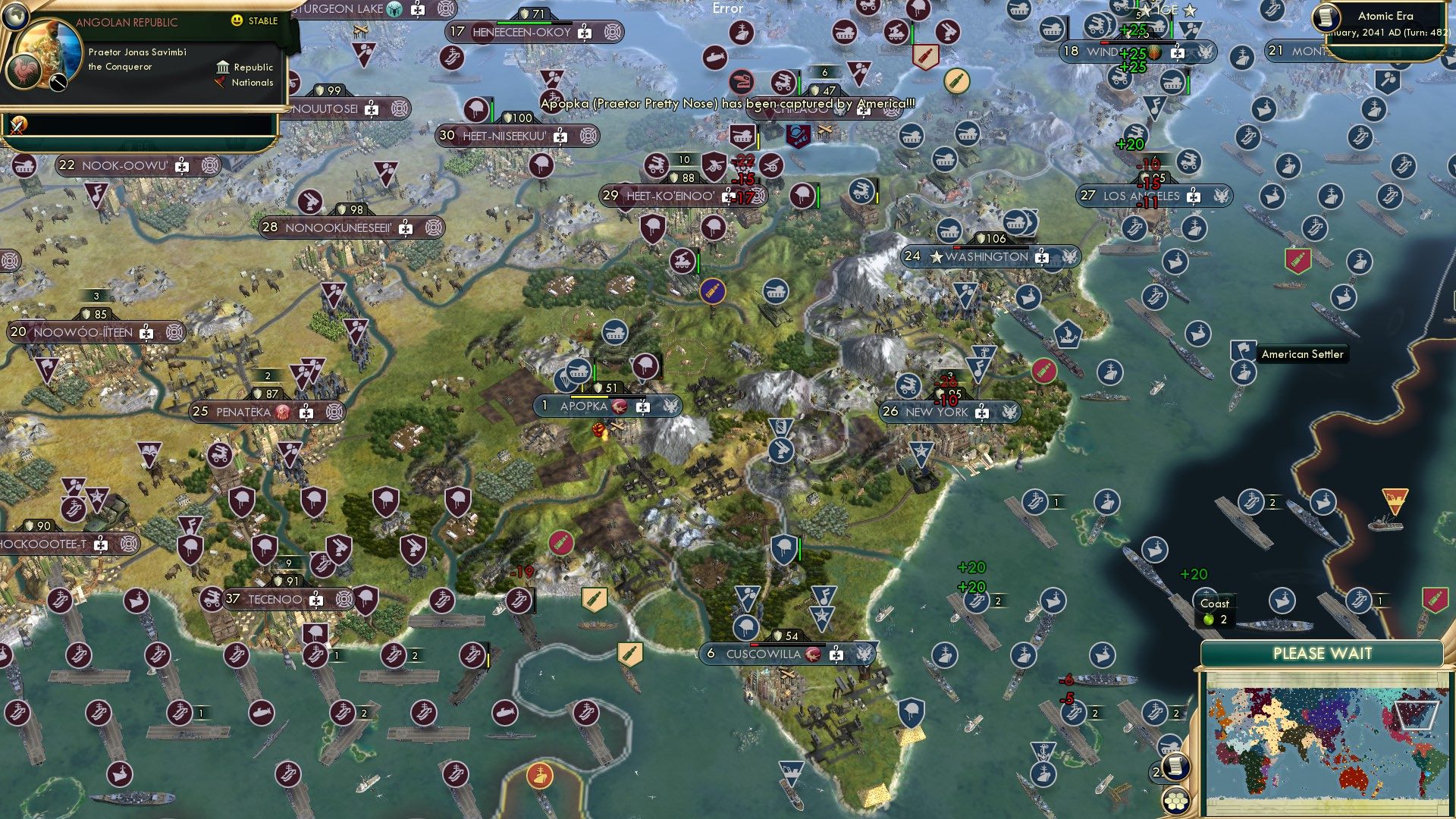Open diplomacy with the globe icon top-left
Viewport: 1456px width, 819px height.
point(15,17)
